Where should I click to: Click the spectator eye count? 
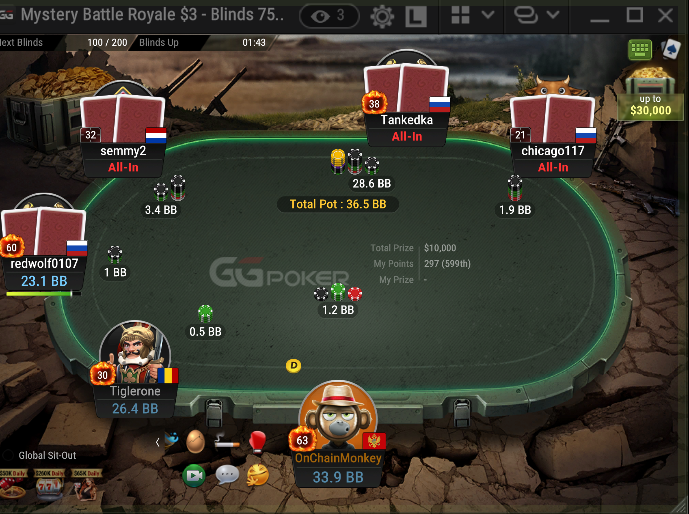329,16
